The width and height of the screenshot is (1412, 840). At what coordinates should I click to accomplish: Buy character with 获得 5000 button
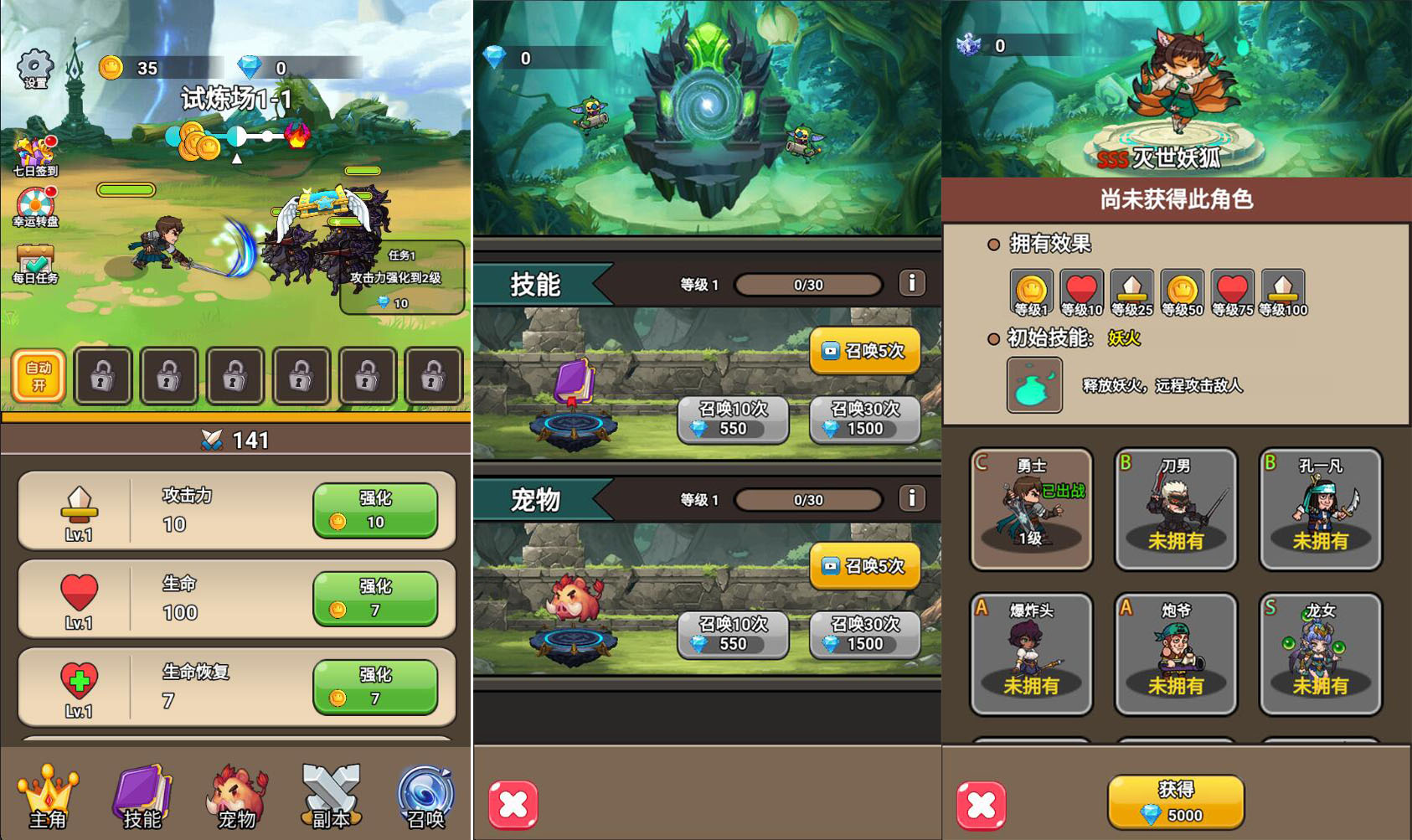pyautogui.click(x=1176, y=801)
